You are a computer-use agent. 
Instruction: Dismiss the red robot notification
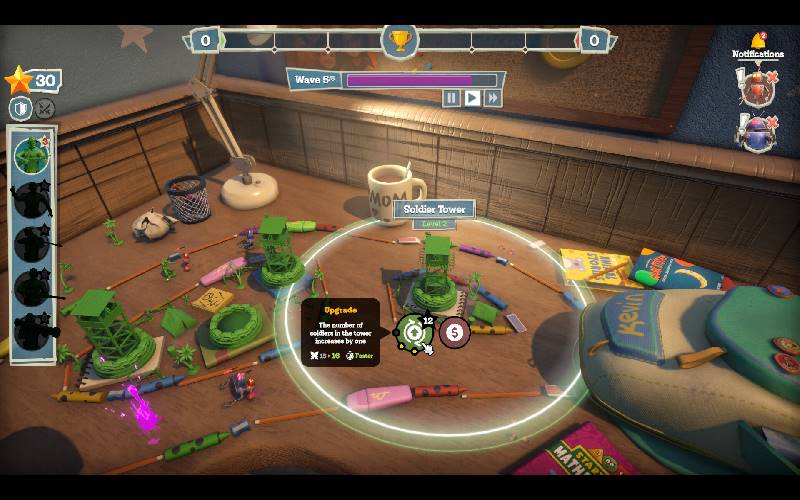coord(772,75)
